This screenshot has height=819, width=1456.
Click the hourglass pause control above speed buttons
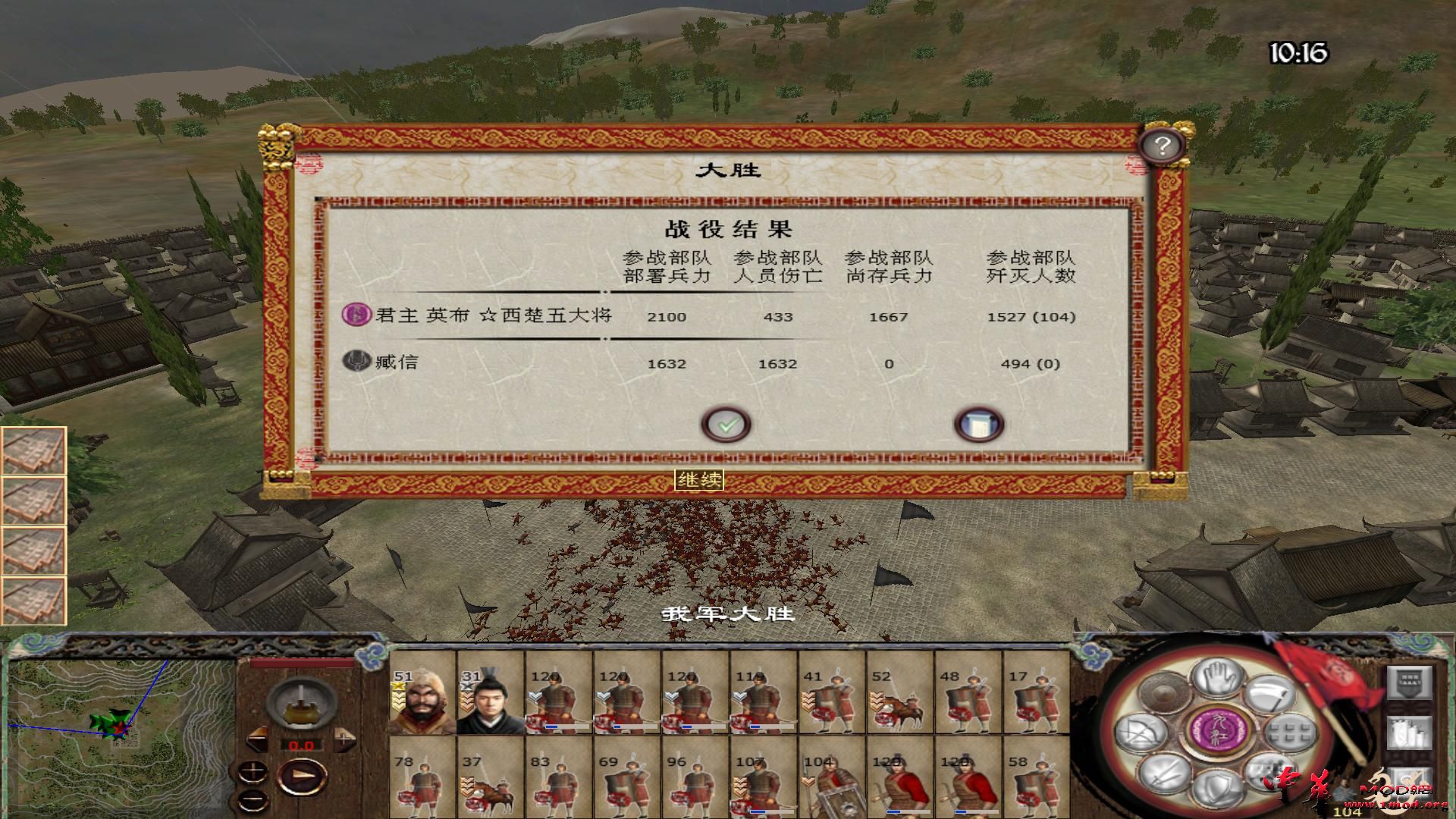coord(301,703)
